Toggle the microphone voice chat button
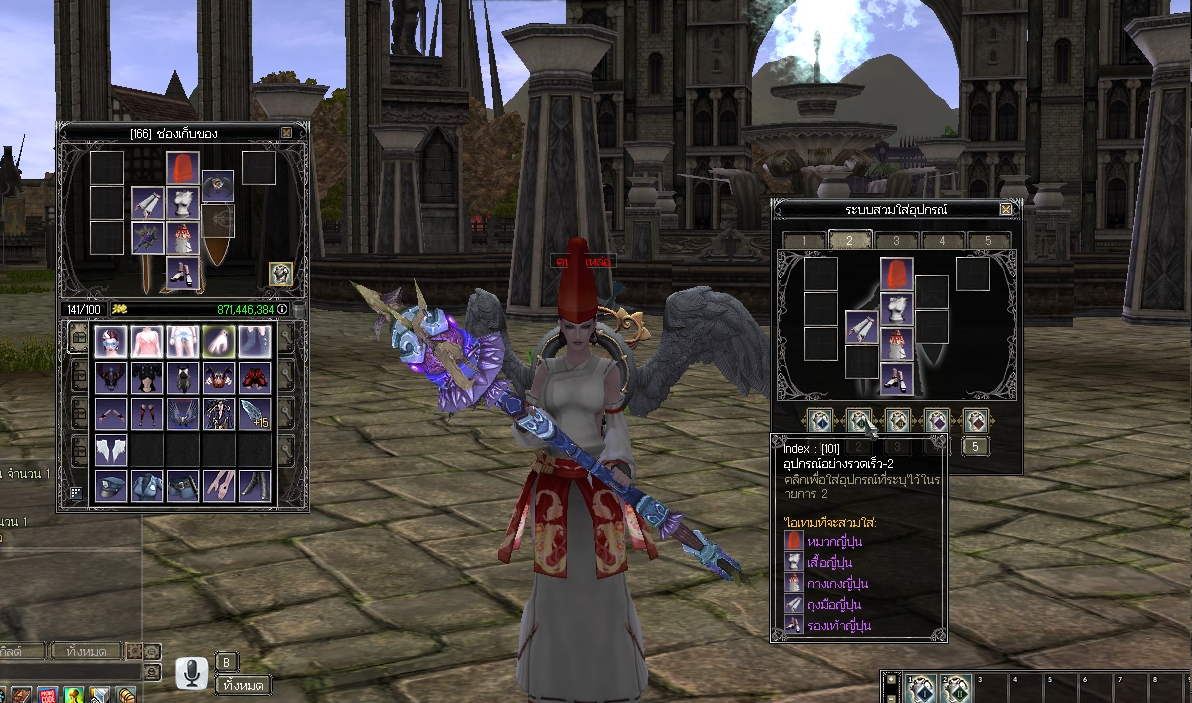This screenshot has width=1192, height=703. (191, 673)
